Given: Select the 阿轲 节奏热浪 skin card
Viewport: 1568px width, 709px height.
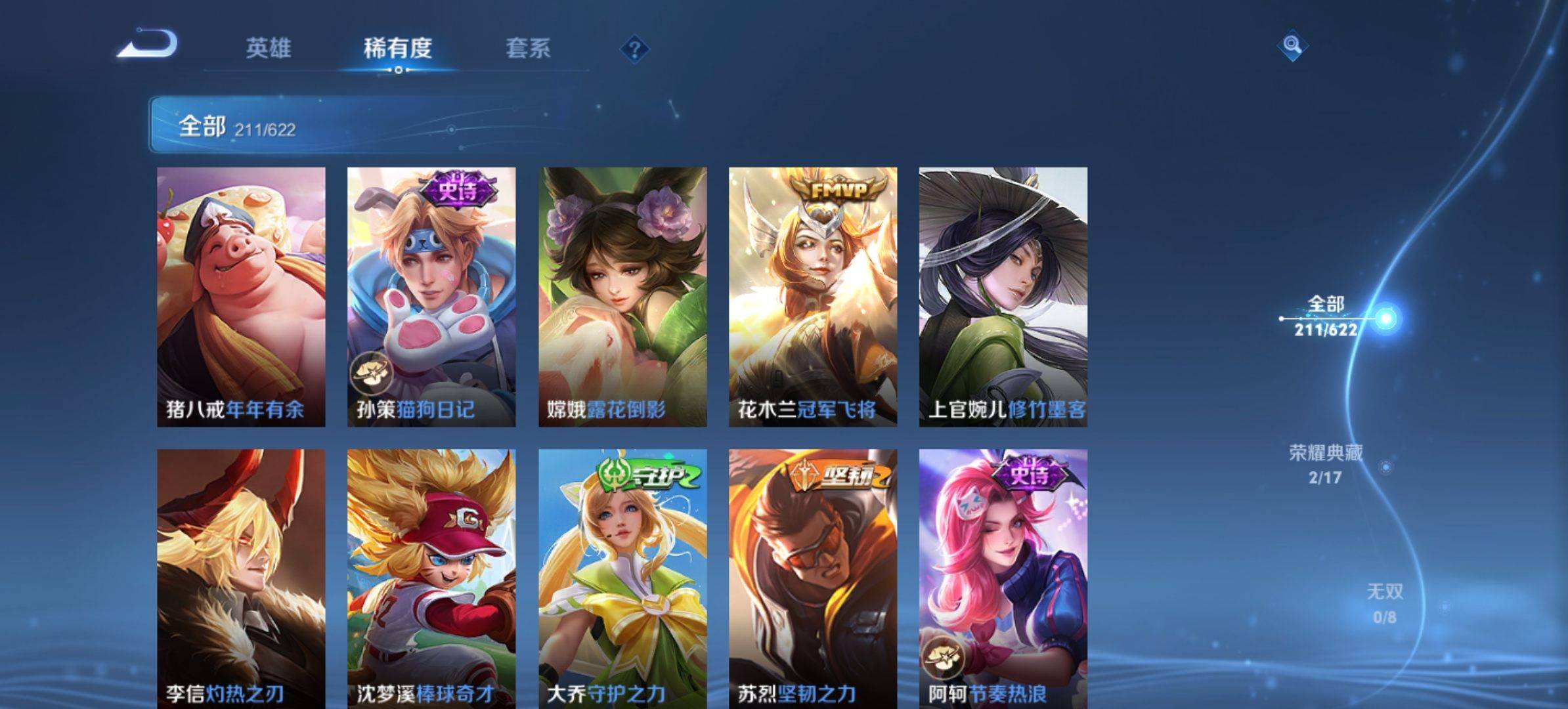Looking at the screenshot, I should click(x=1003, y=578).
